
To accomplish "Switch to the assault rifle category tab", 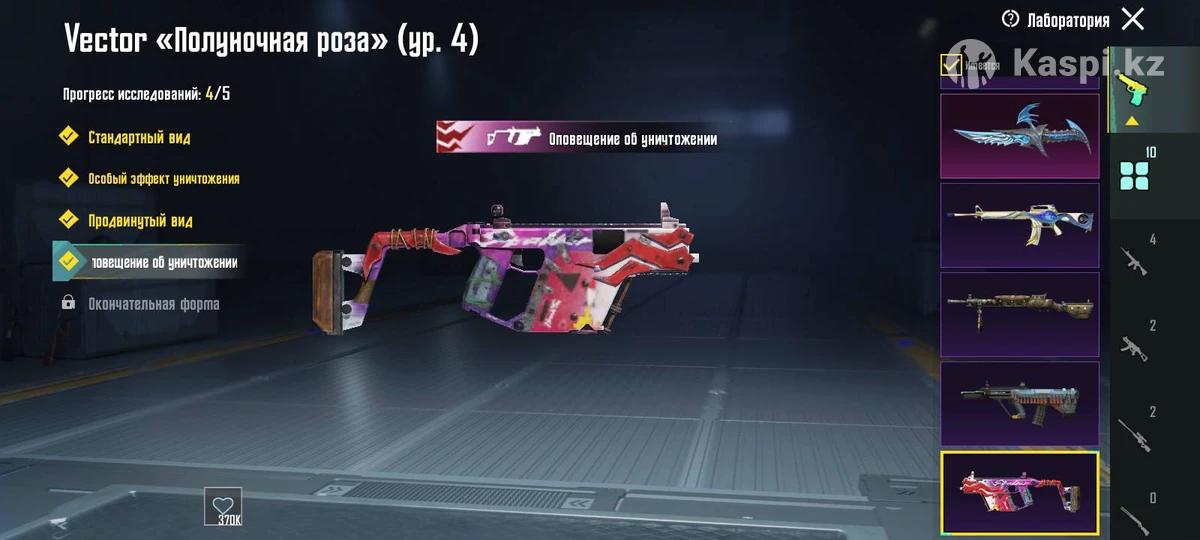I will (x=1133, y=260).
